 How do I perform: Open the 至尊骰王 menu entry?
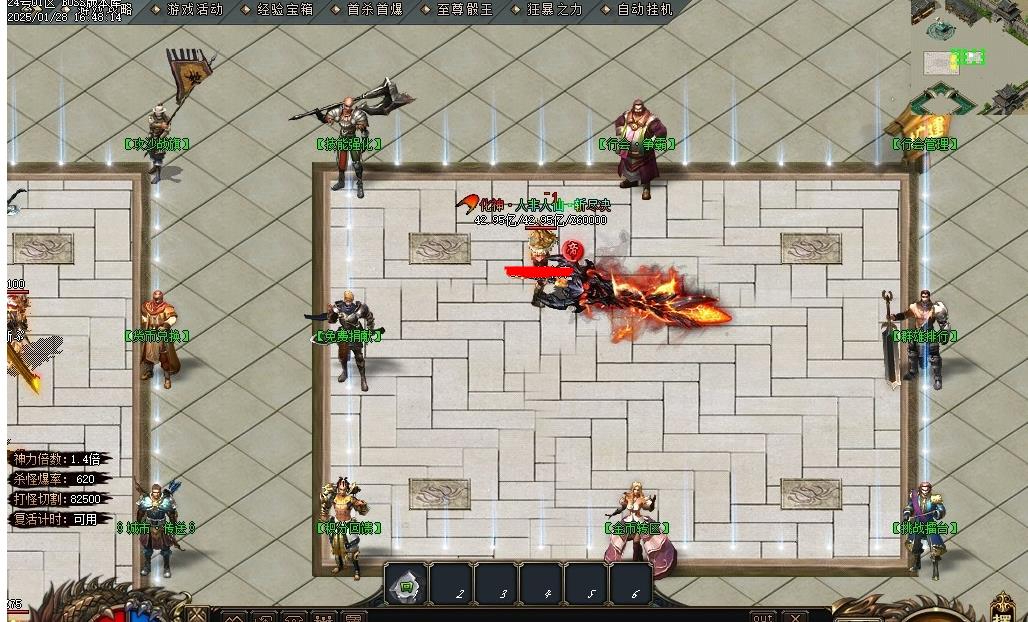pos(465,10)
